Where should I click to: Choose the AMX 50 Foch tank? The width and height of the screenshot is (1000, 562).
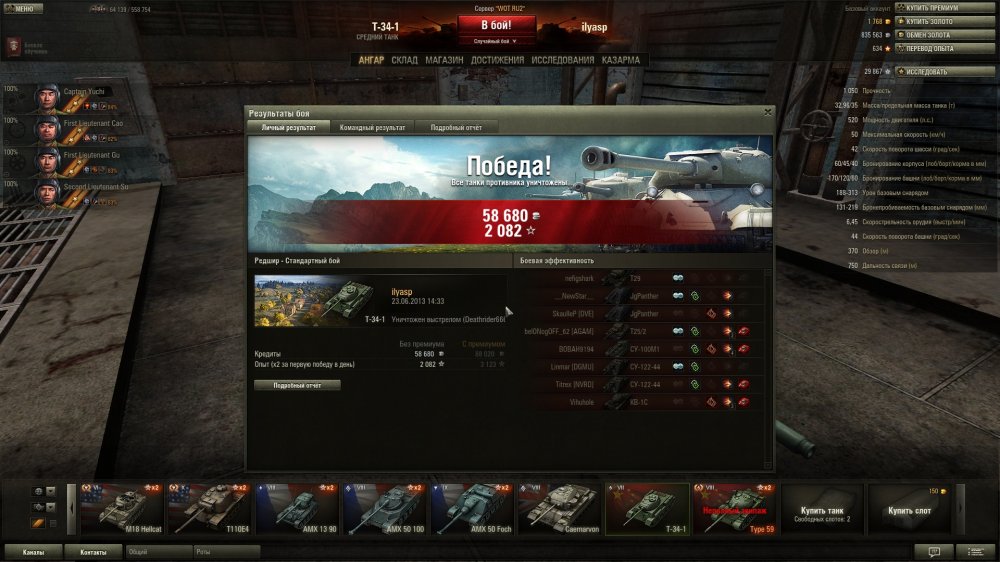(x=472, y=509)
